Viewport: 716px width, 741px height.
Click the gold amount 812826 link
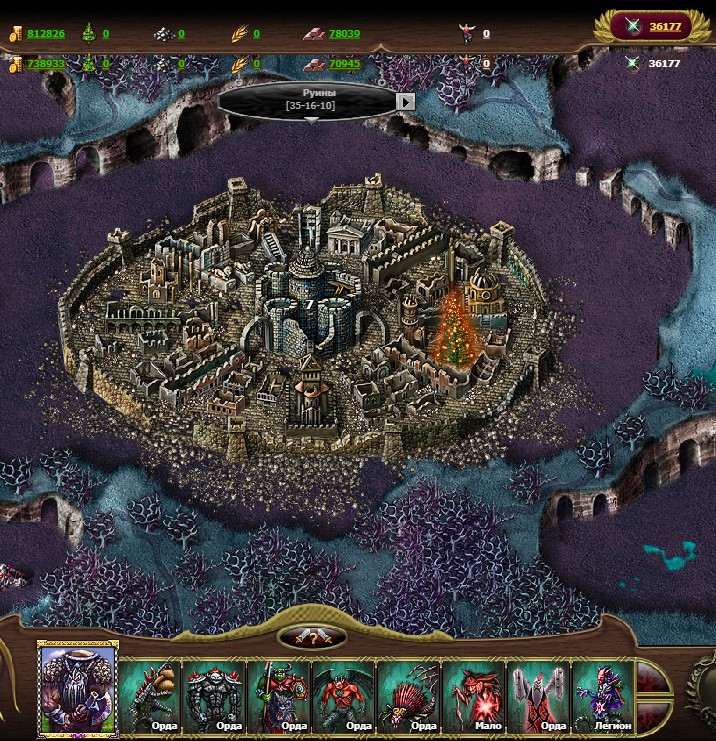point(46,34)
